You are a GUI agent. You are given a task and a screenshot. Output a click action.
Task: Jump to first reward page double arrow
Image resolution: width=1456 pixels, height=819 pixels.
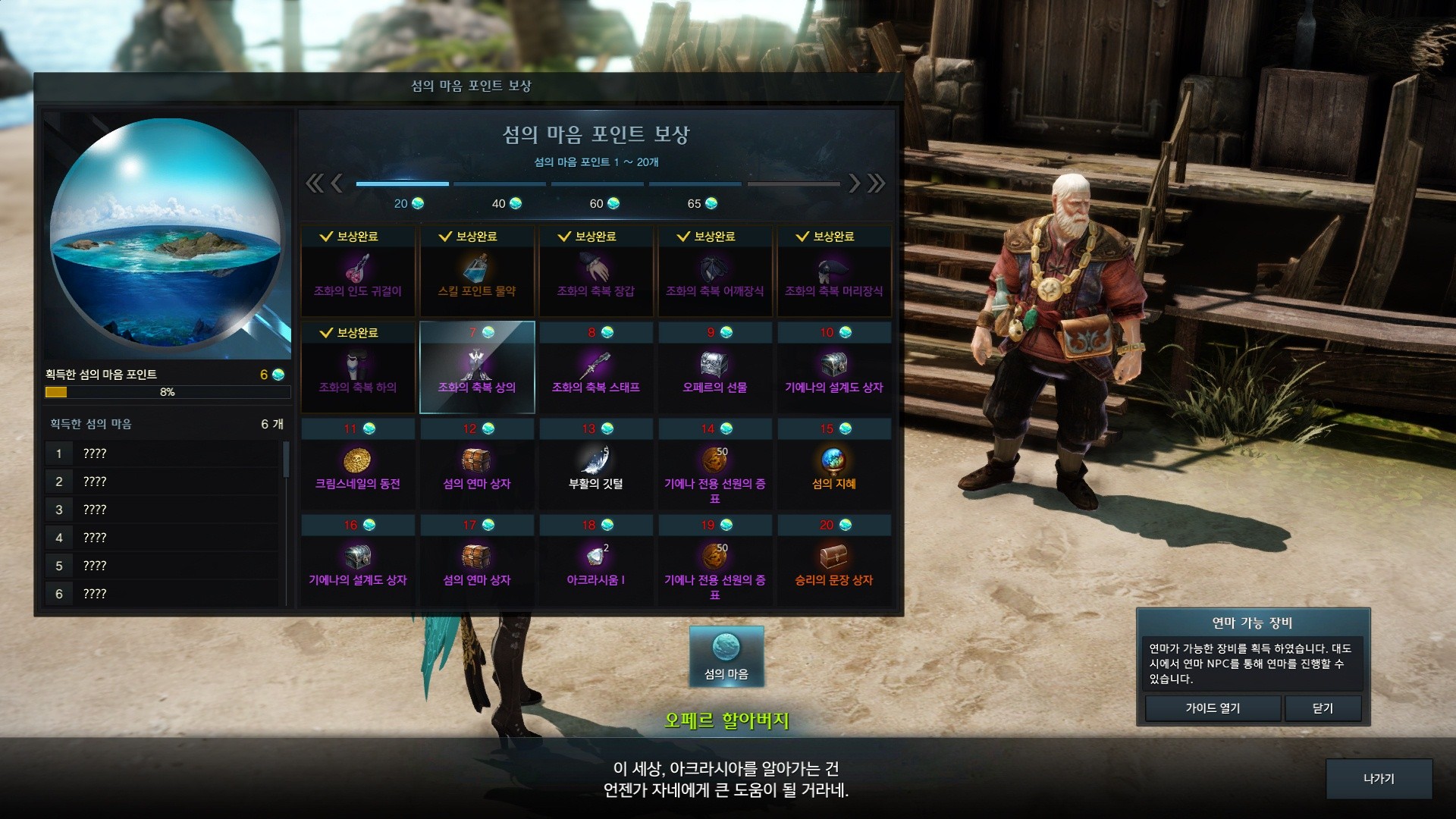314,183
